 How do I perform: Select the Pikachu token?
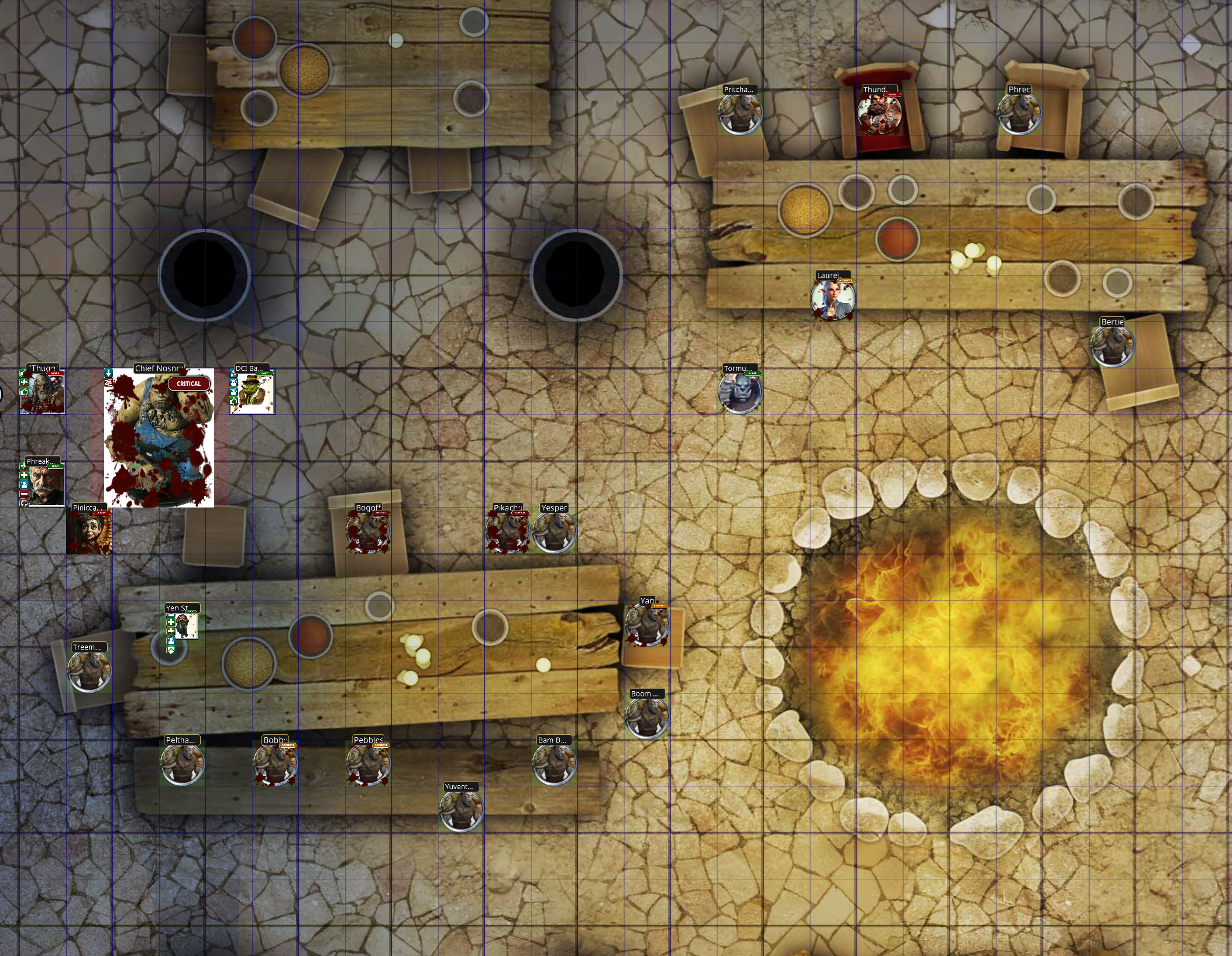(x=507, y=532)
